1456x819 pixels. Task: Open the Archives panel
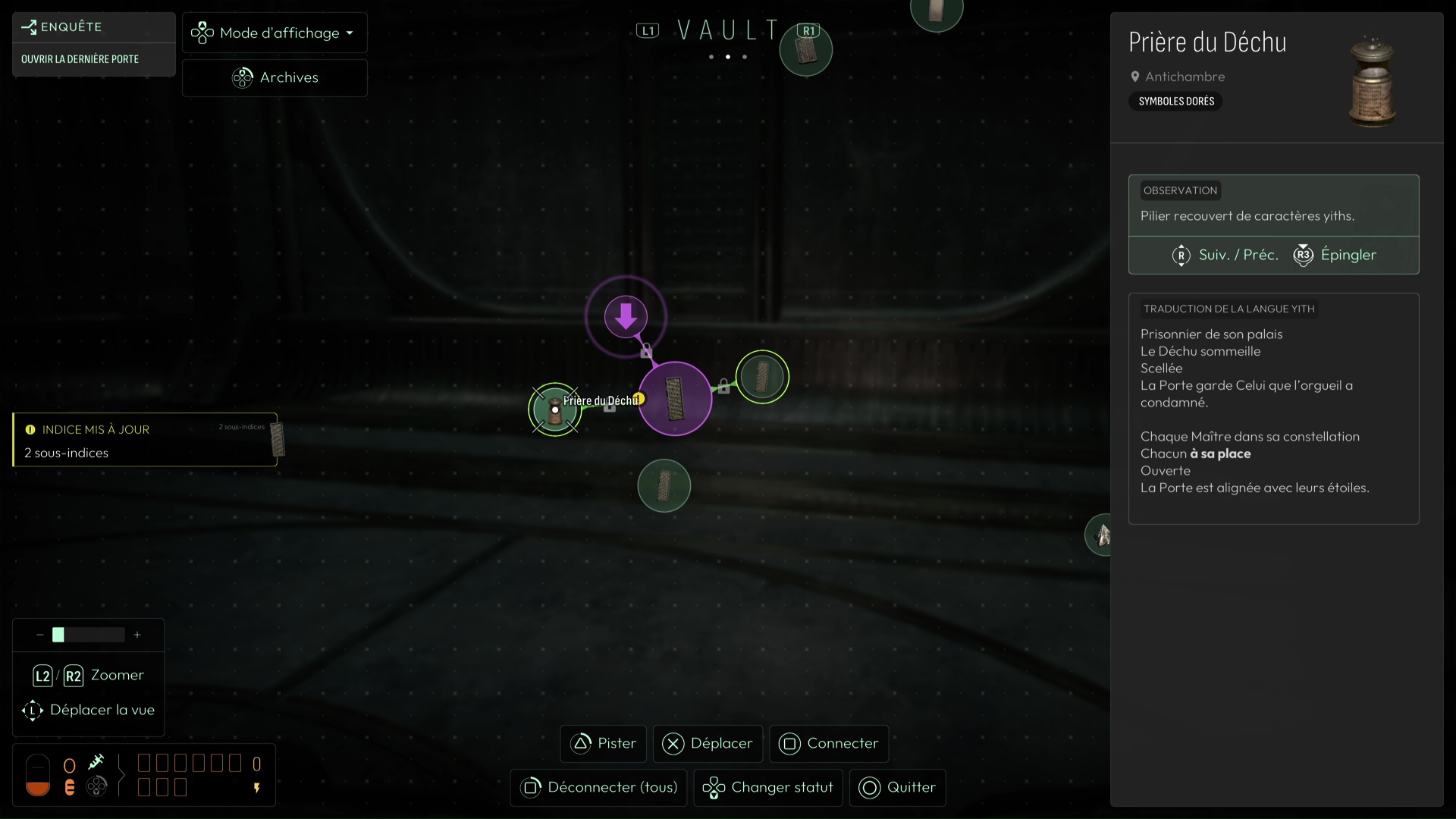pos(275,77)
